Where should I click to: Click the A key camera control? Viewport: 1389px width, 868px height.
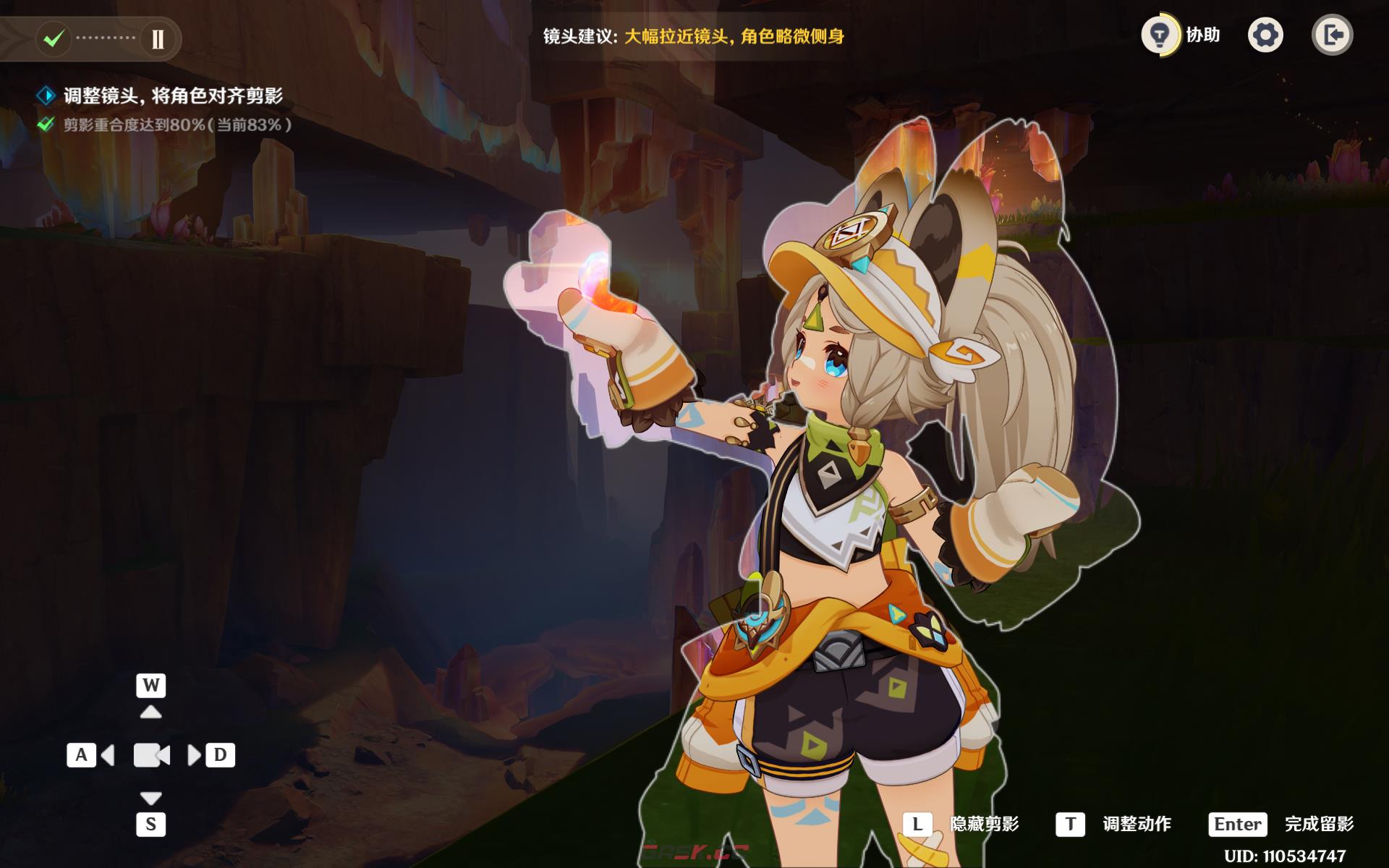(x=81, y=755)
